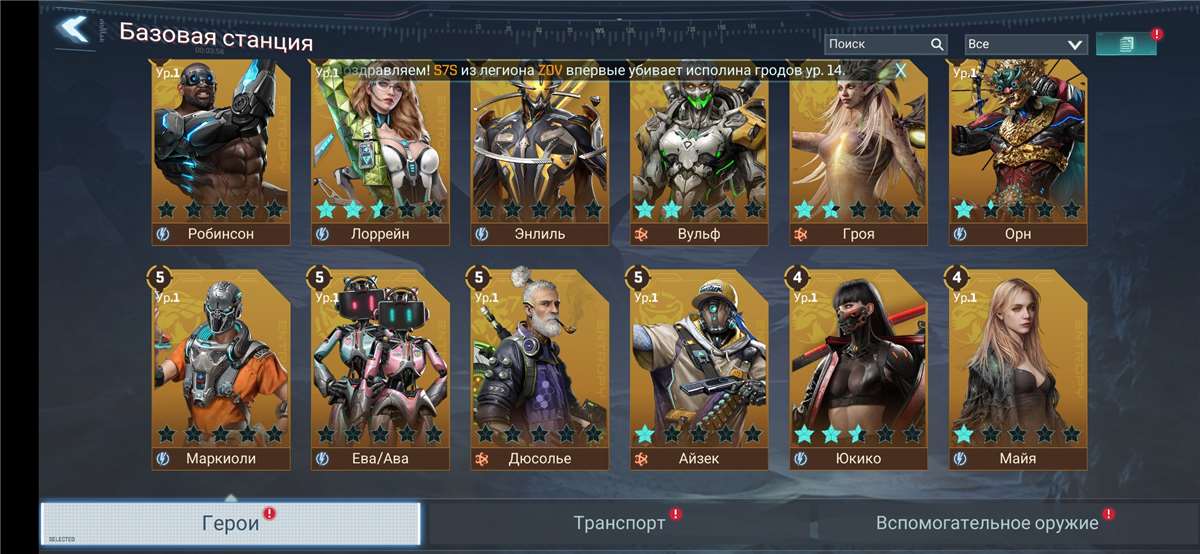Switch to the Транспорт tab
This screenshot has height=554, width=1200.
pos(620,523)
